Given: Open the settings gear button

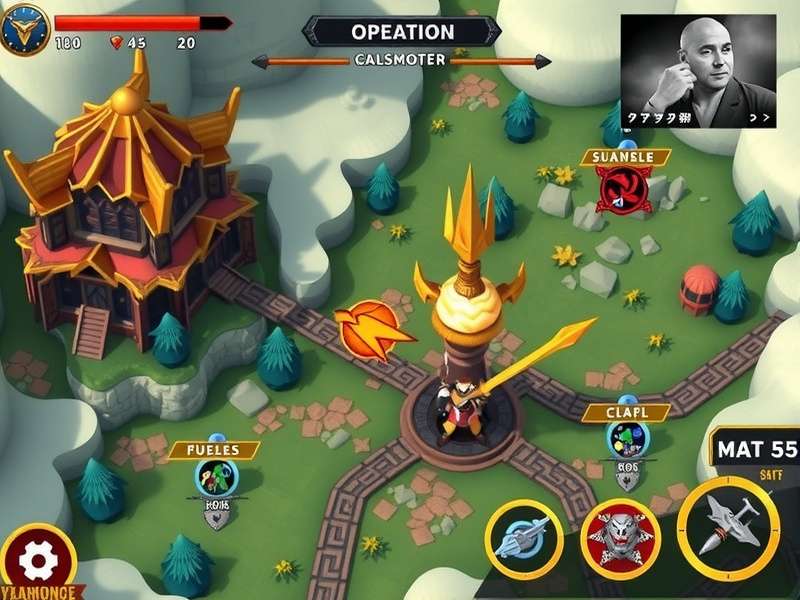Looking at the screenshot, I should point(37,560).
